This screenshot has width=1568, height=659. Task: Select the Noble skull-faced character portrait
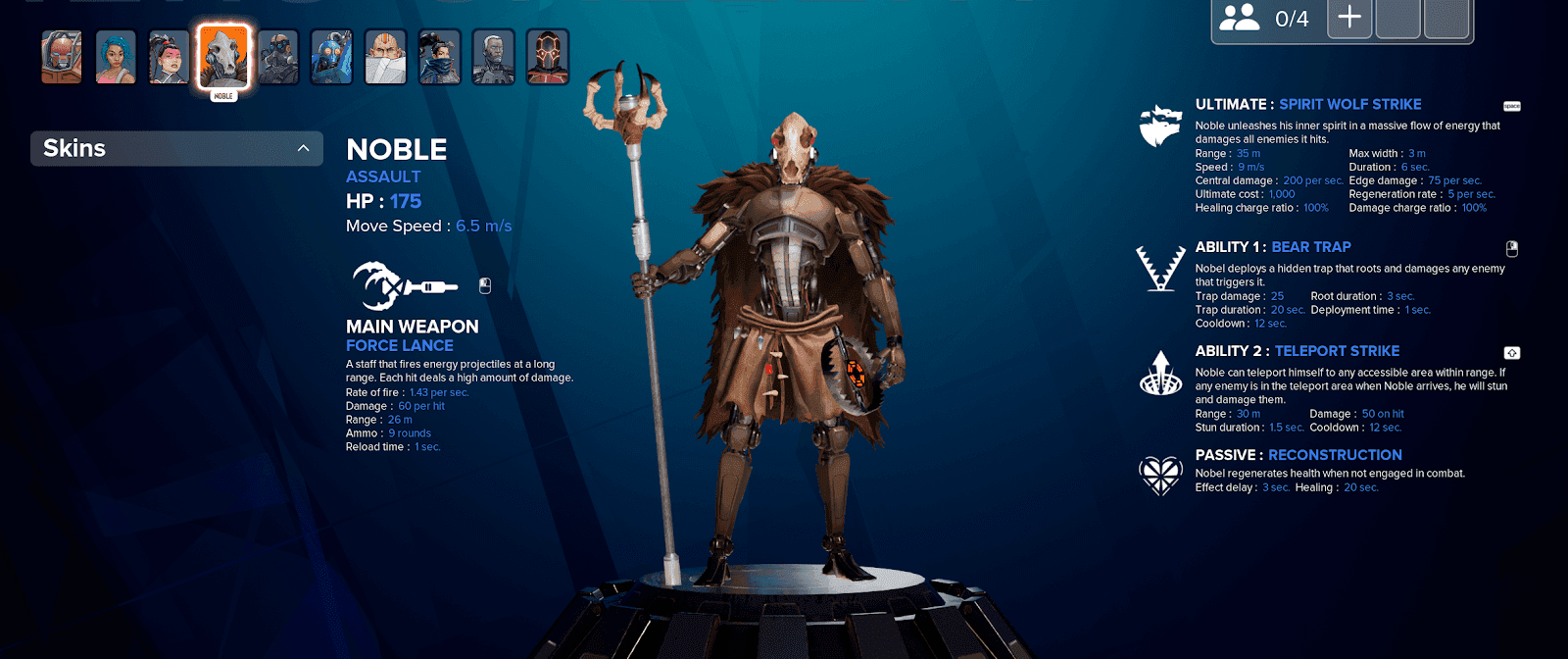click(223, 57)
